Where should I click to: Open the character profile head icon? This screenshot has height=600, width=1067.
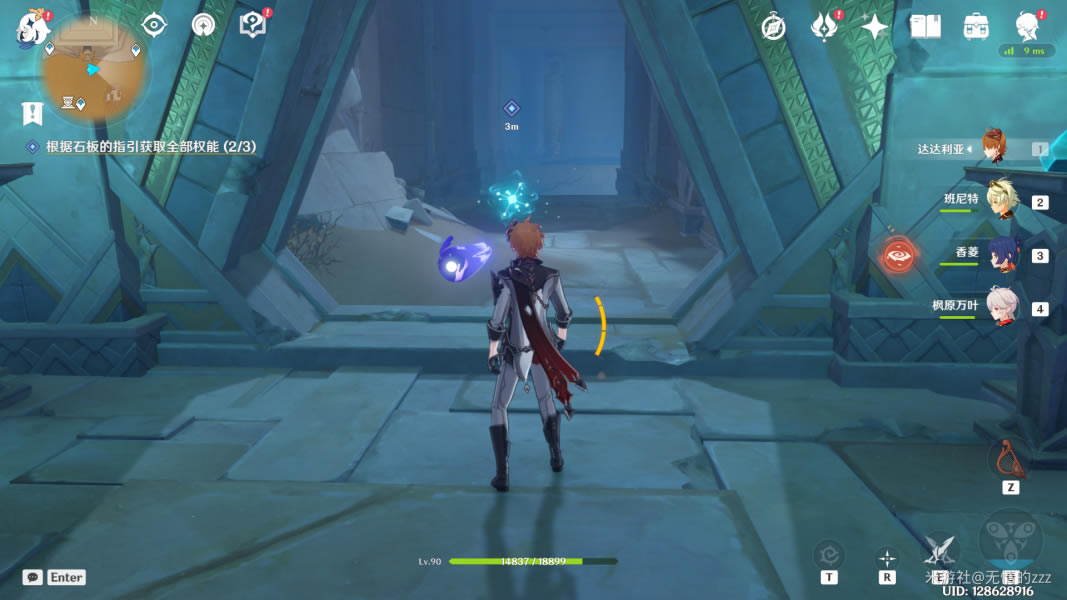[1026, 26]
